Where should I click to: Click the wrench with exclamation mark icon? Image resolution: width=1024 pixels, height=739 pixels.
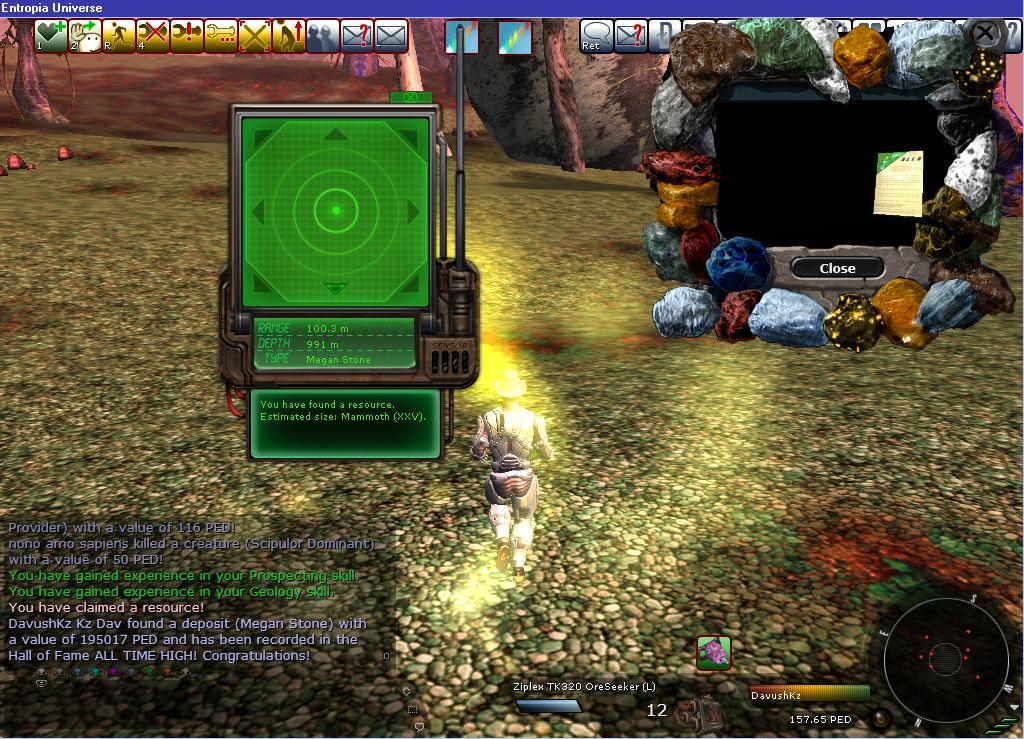tap(187, 37)
